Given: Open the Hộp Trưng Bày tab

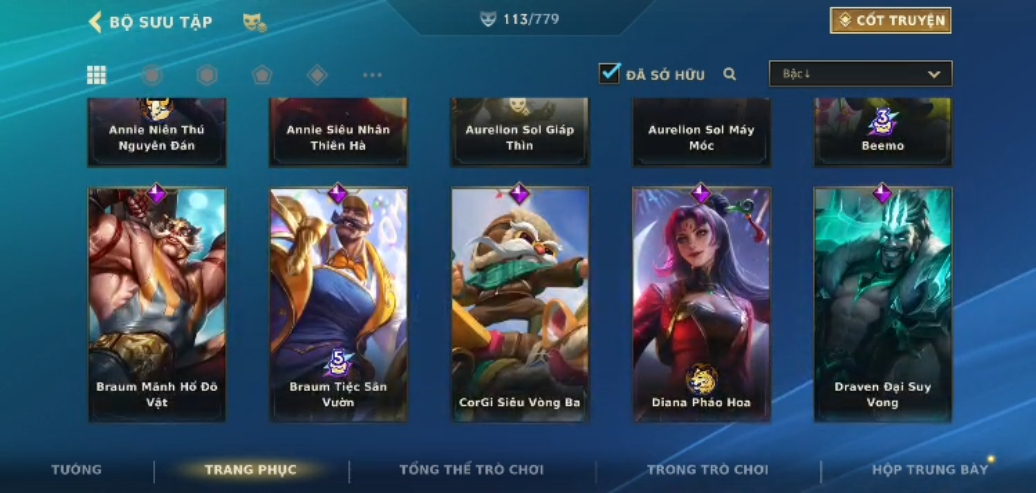Looking at the screenshot, I should pyautogui.click(x=929, y=470).
